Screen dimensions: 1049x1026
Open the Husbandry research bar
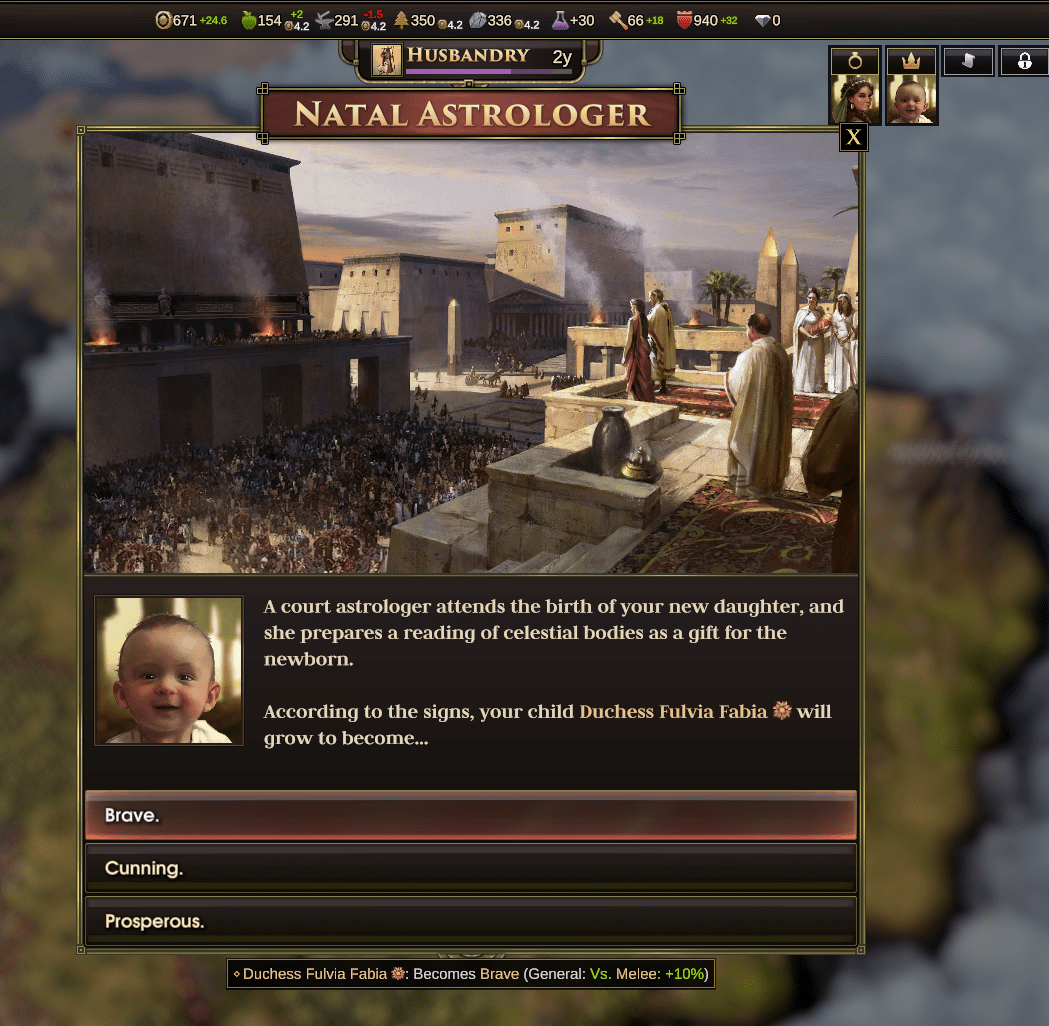472,60
